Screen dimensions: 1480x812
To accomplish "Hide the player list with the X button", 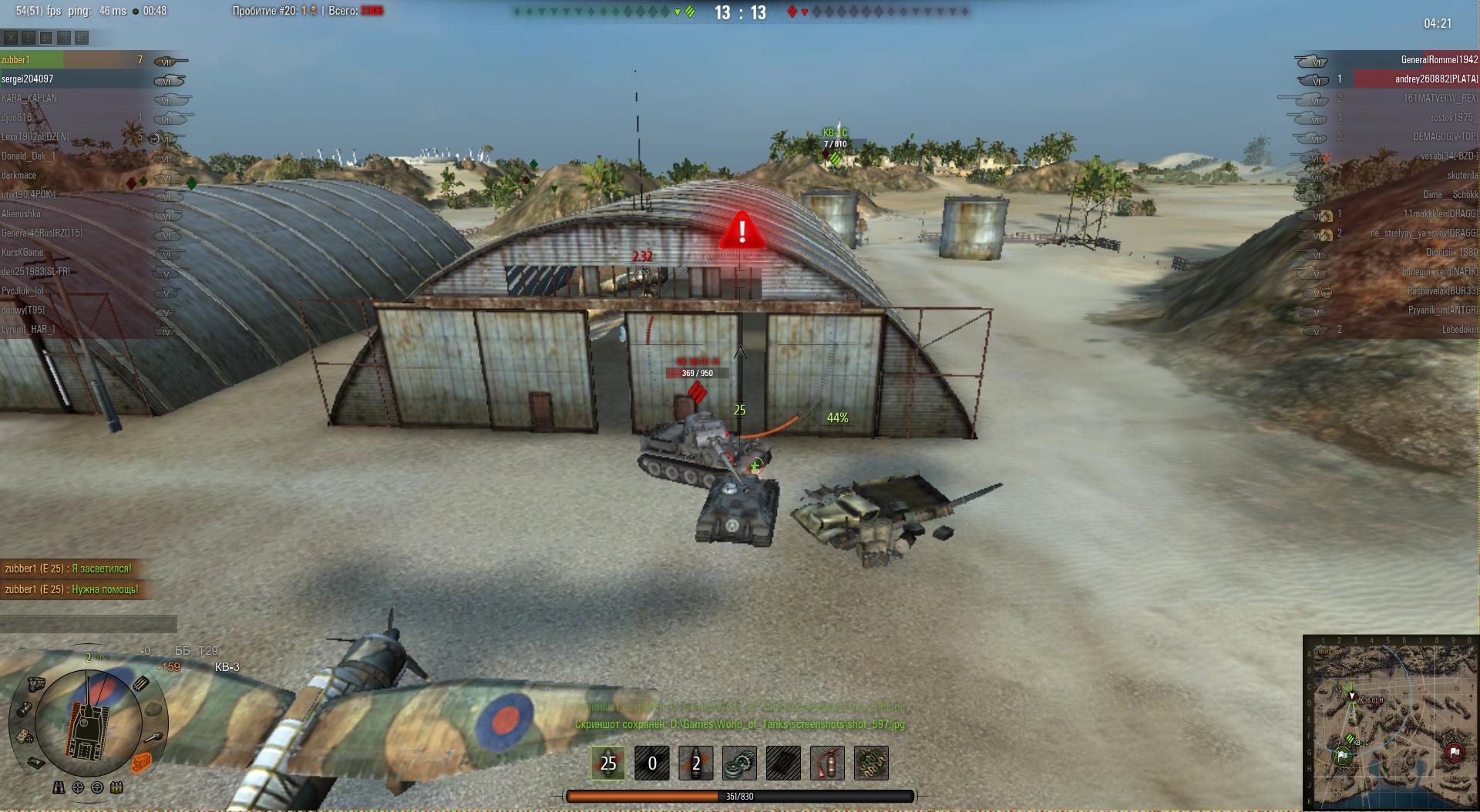I will click(x=11, y=37).
